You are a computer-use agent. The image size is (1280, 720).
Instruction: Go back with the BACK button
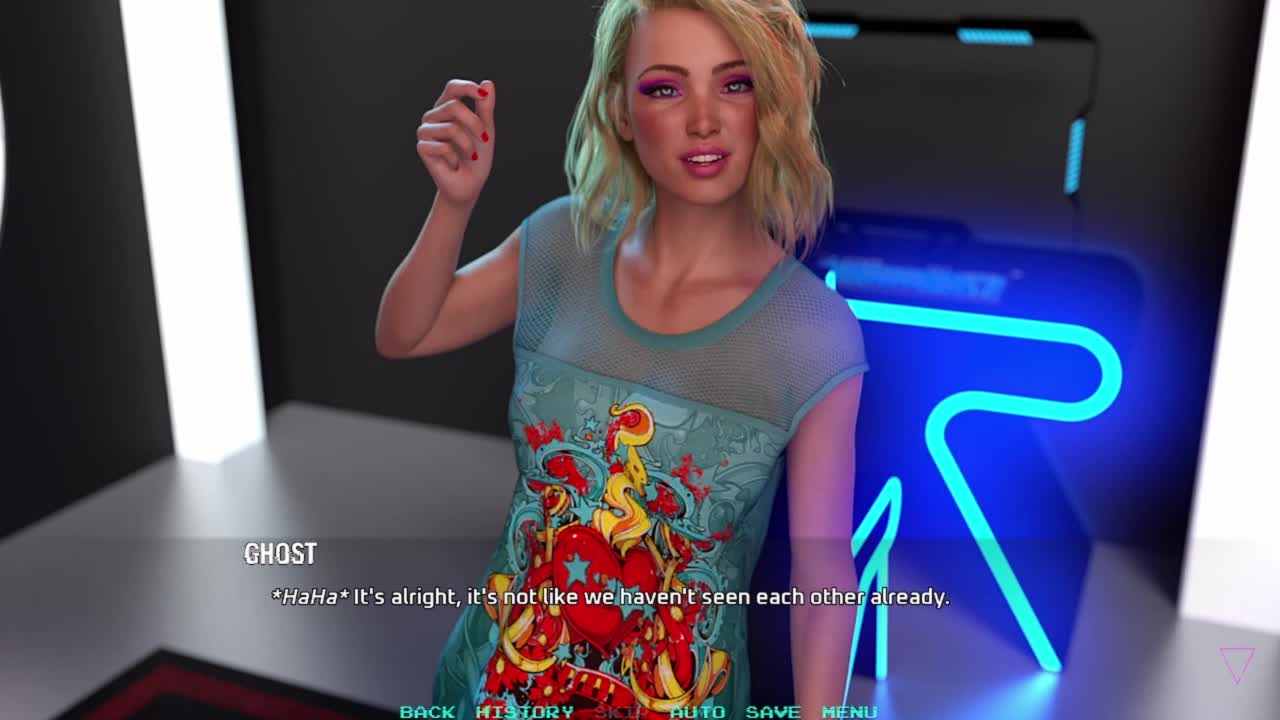click(x=427, y=711)
